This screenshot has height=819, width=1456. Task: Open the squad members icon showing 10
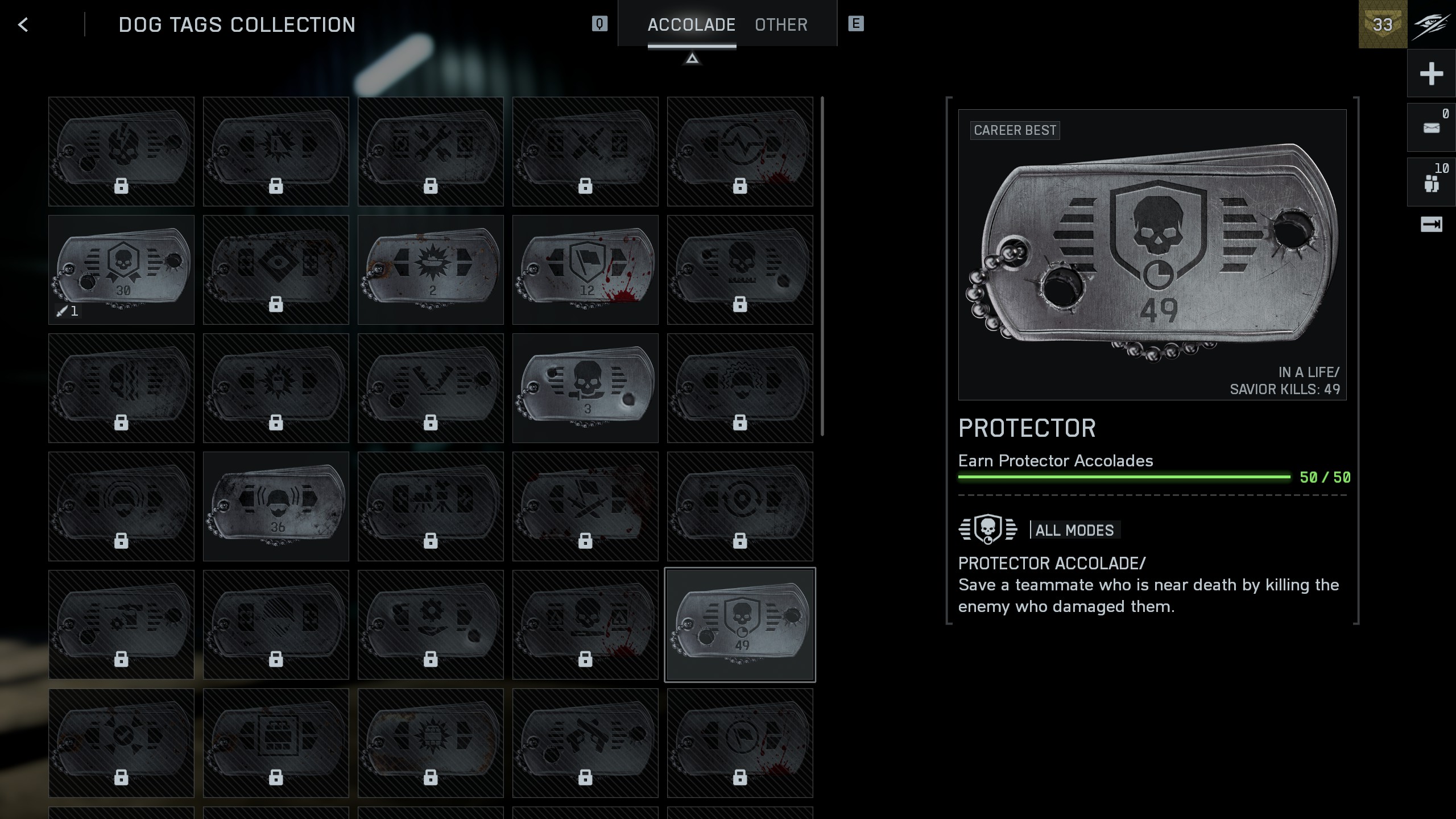[x=1431, y=183]
